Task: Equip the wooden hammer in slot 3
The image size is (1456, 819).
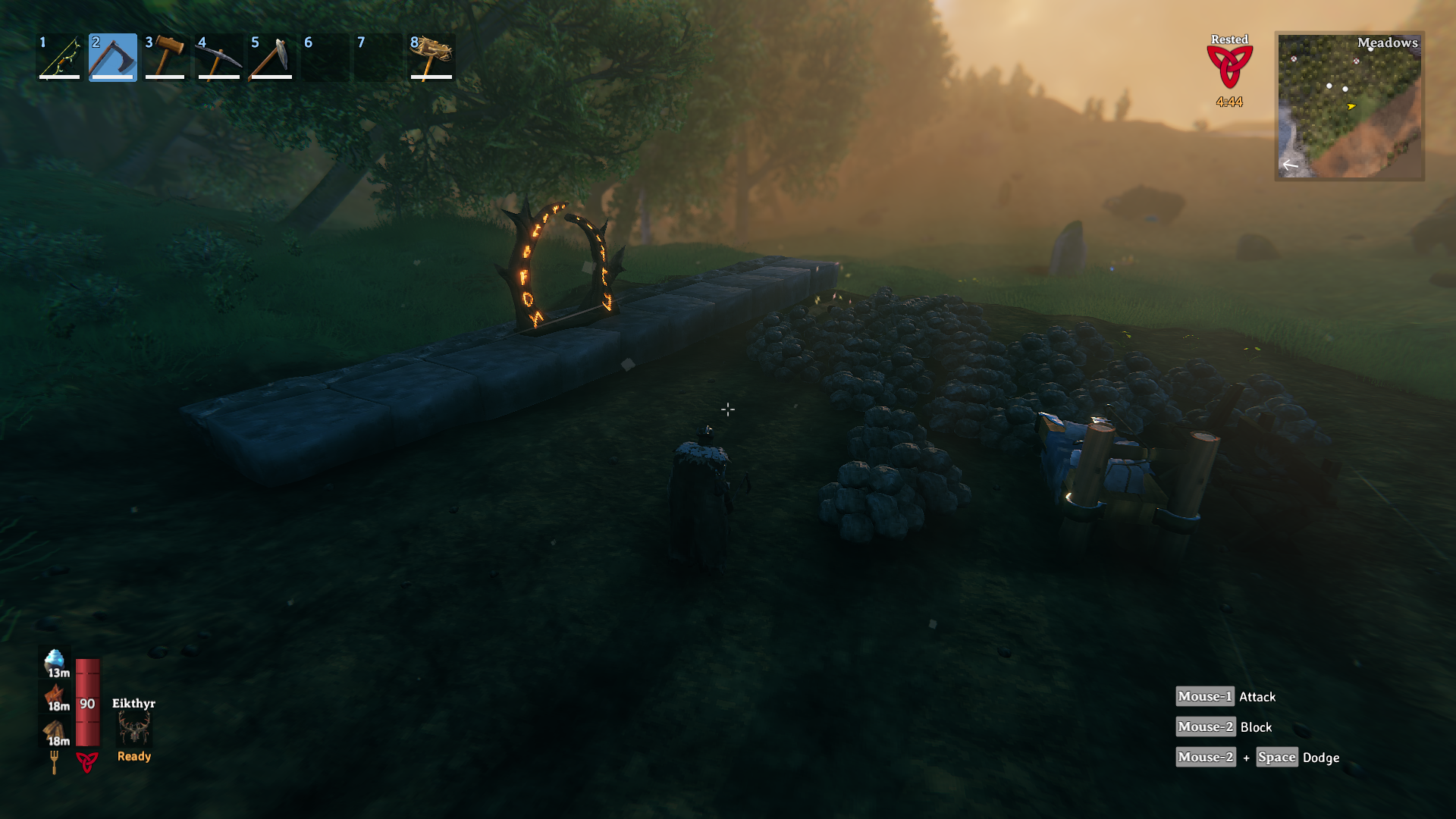Action: click(165, 57)
